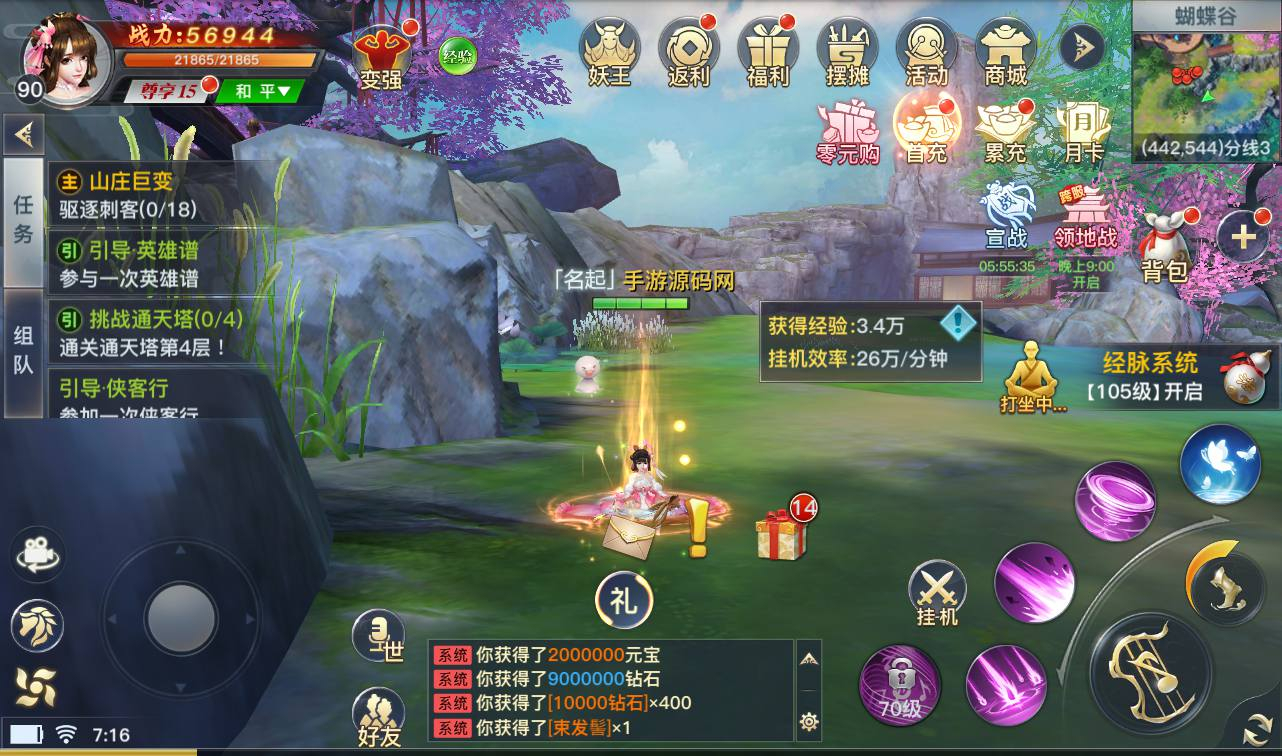Open the 首充 first recharge offer
The height and width of the screenshot is (756, 1282).
click(926, 130)
